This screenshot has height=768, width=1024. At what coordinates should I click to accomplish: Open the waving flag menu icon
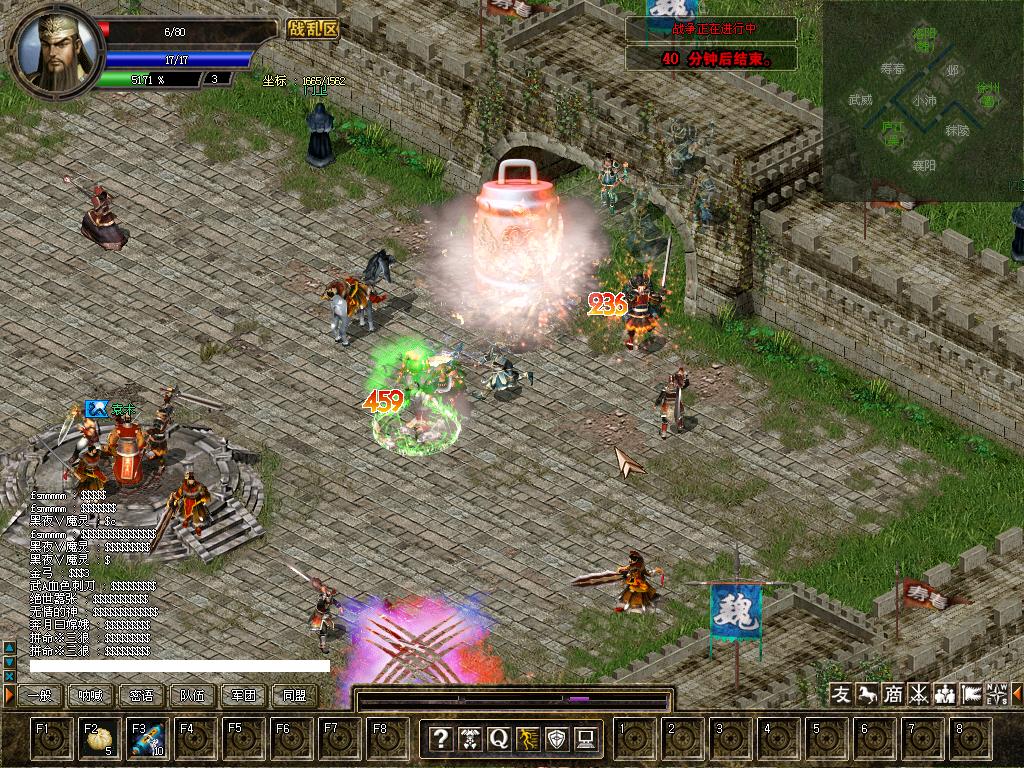tap(971, 694)
